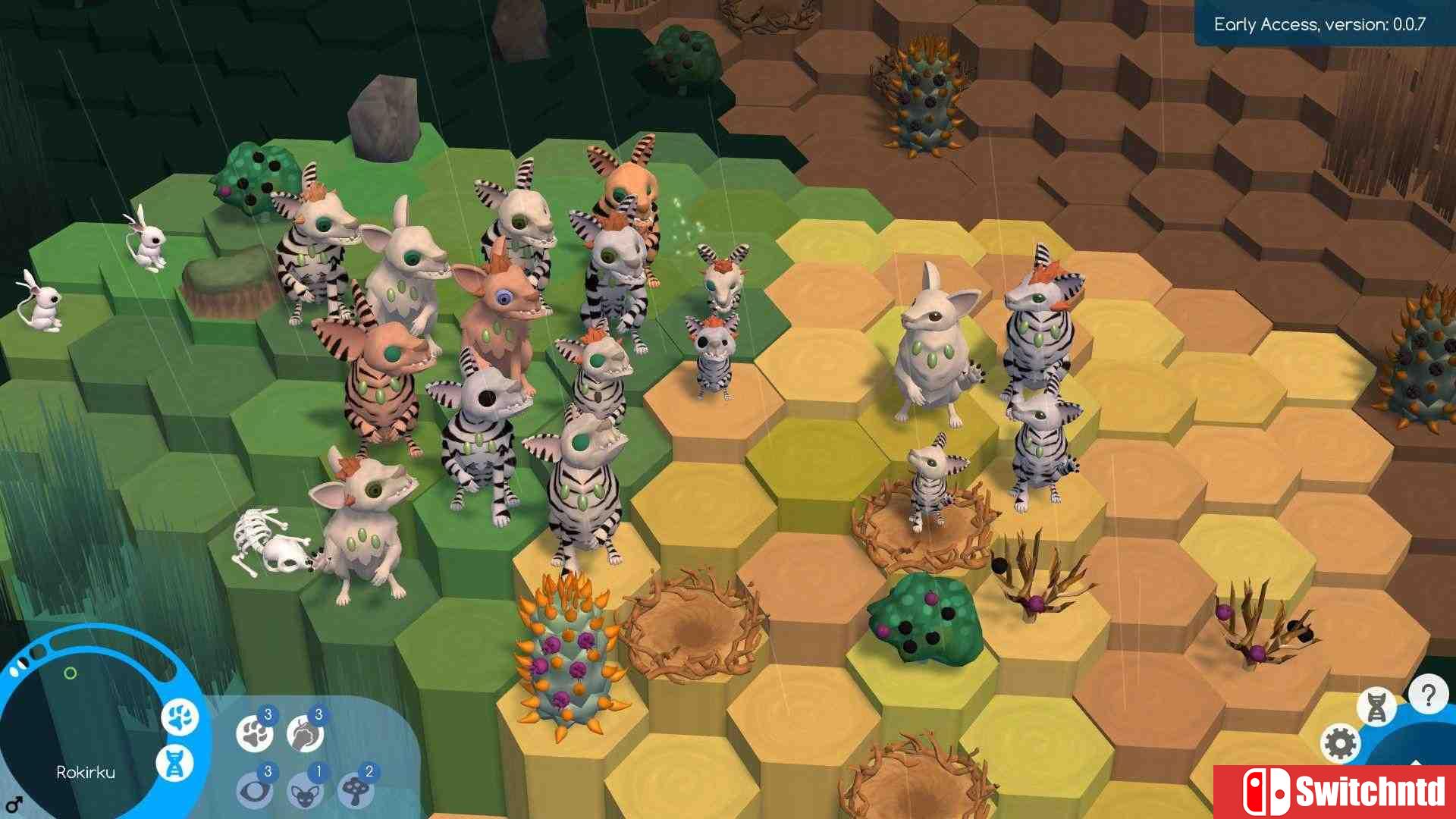Select the mushroom trait icon
1456x819 pixels.
click(356, 791)
